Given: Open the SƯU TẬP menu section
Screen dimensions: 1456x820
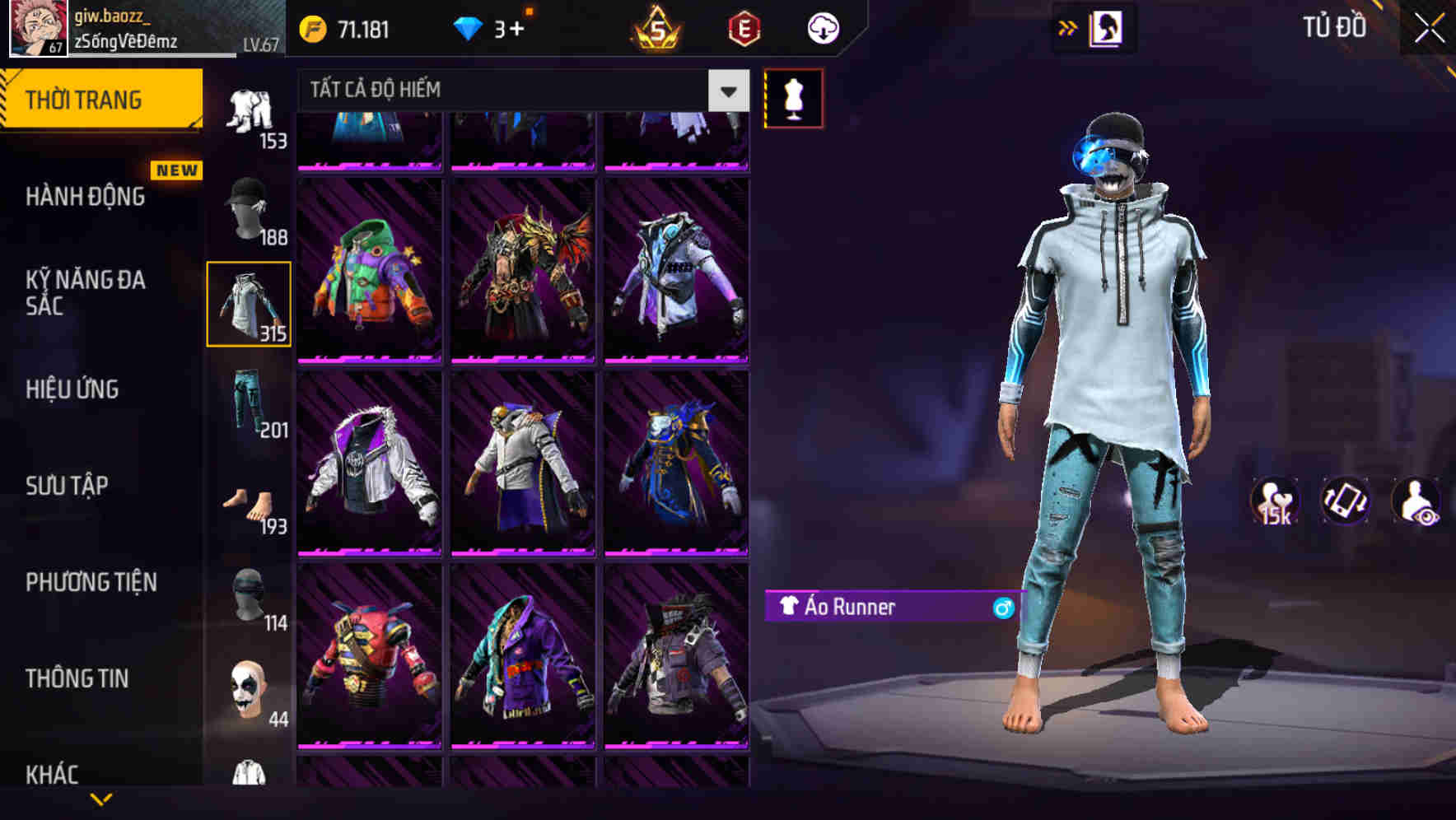Looking at the screenshot, I should [68, 486].
